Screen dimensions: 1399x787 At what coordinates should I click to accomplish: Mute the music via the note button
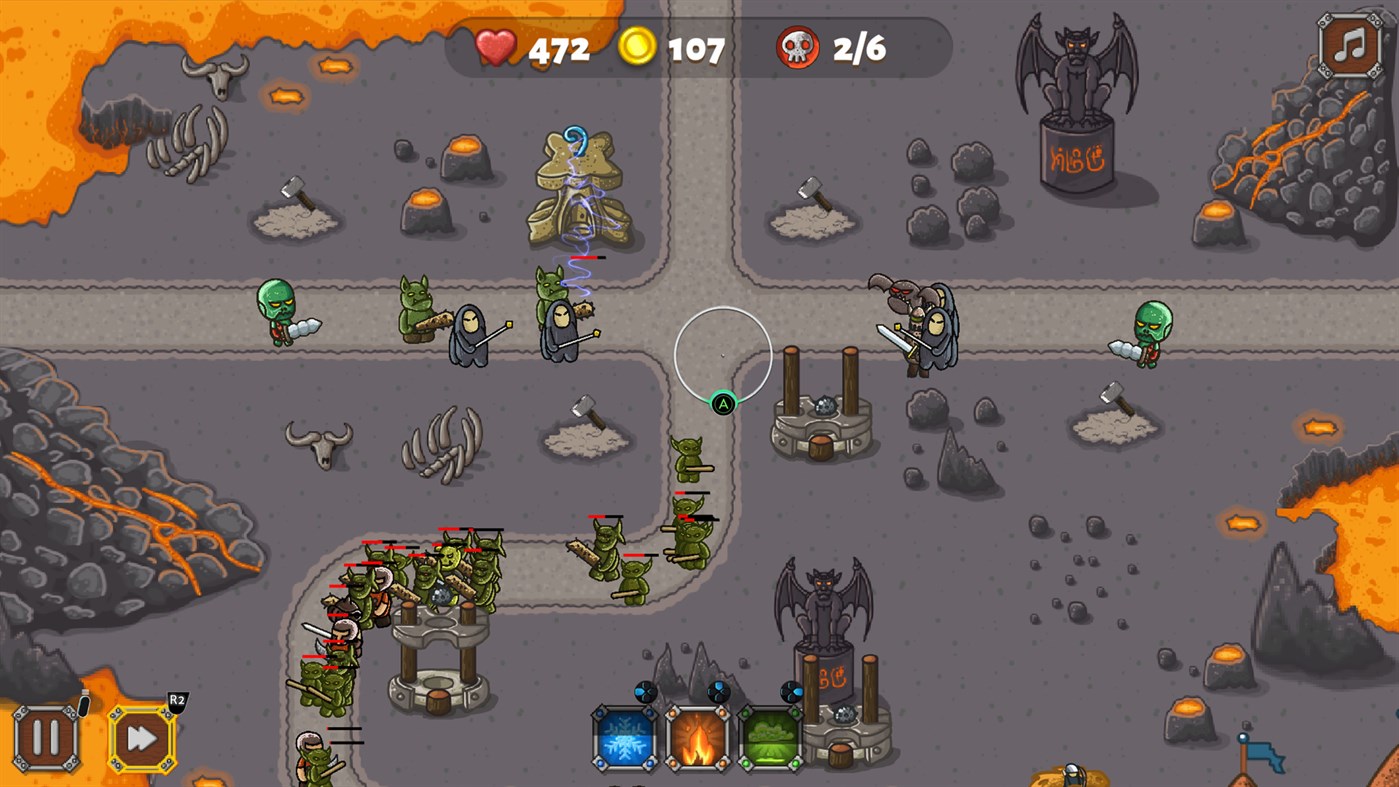pyautogui.click(x=1349, y=47)
